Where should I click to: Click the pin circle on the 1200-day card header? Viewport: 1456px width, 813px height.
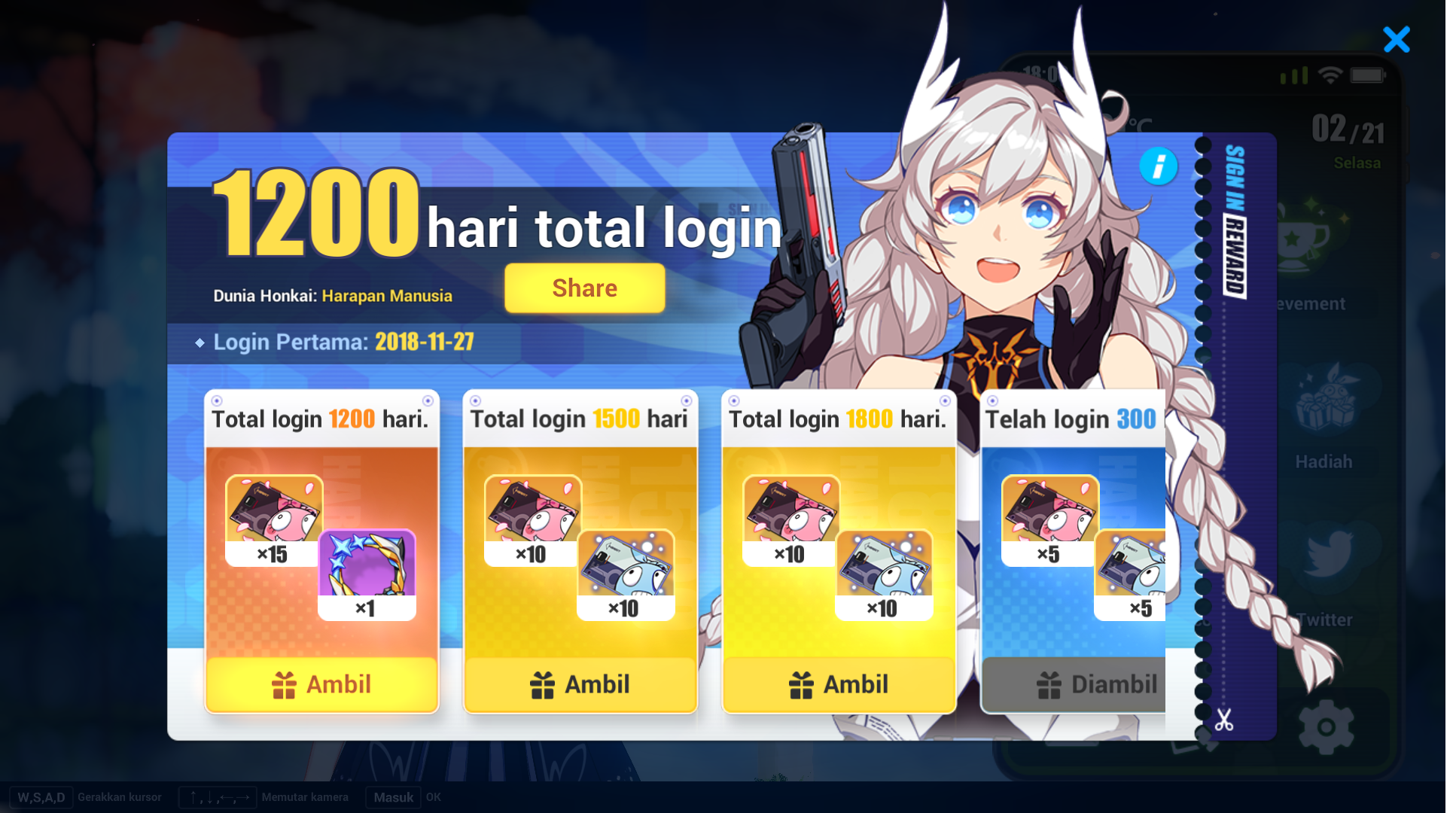(218, 401)
